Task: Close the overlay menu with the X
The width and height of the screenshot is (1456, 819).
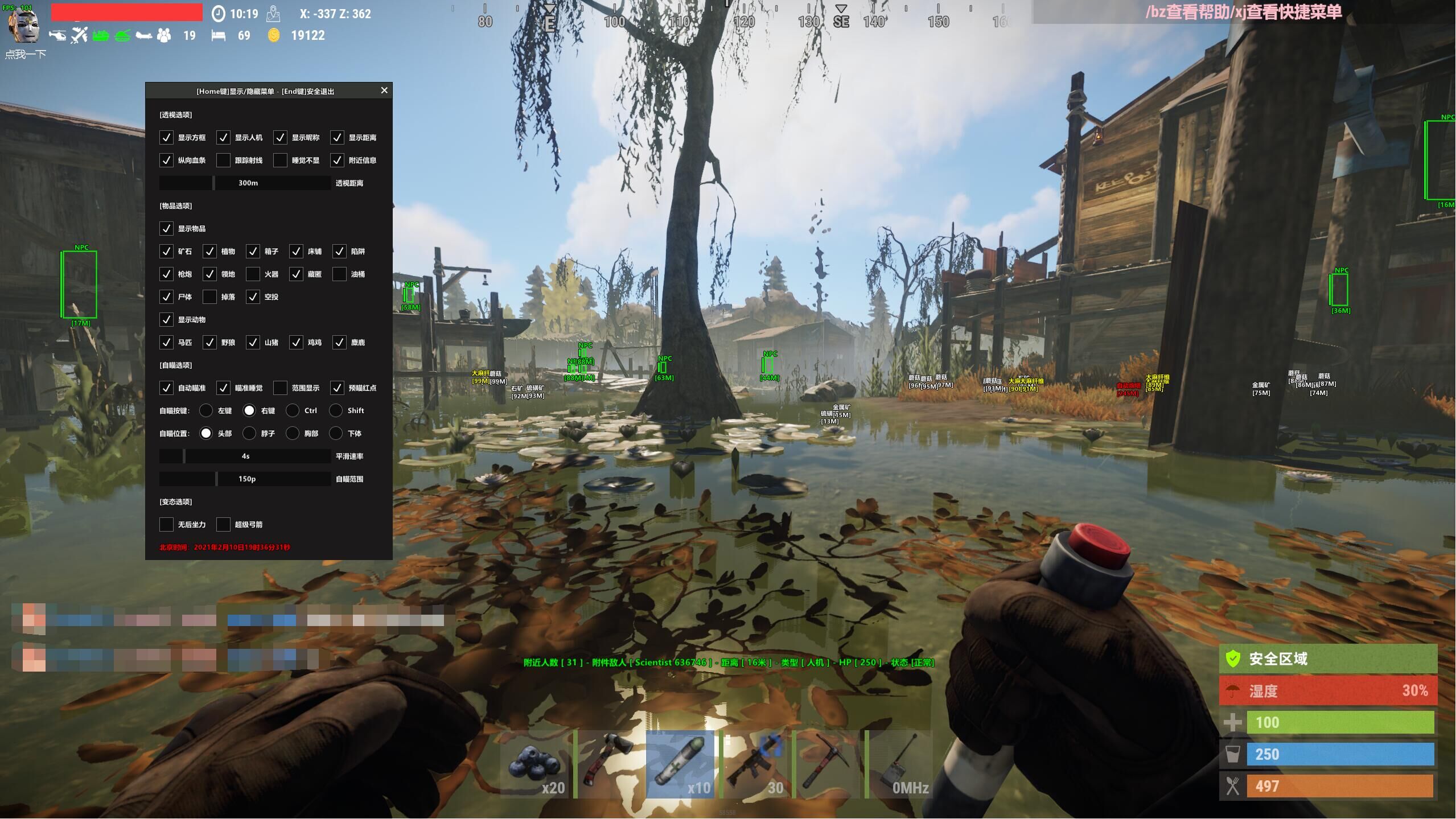Action: click(384, 90)
